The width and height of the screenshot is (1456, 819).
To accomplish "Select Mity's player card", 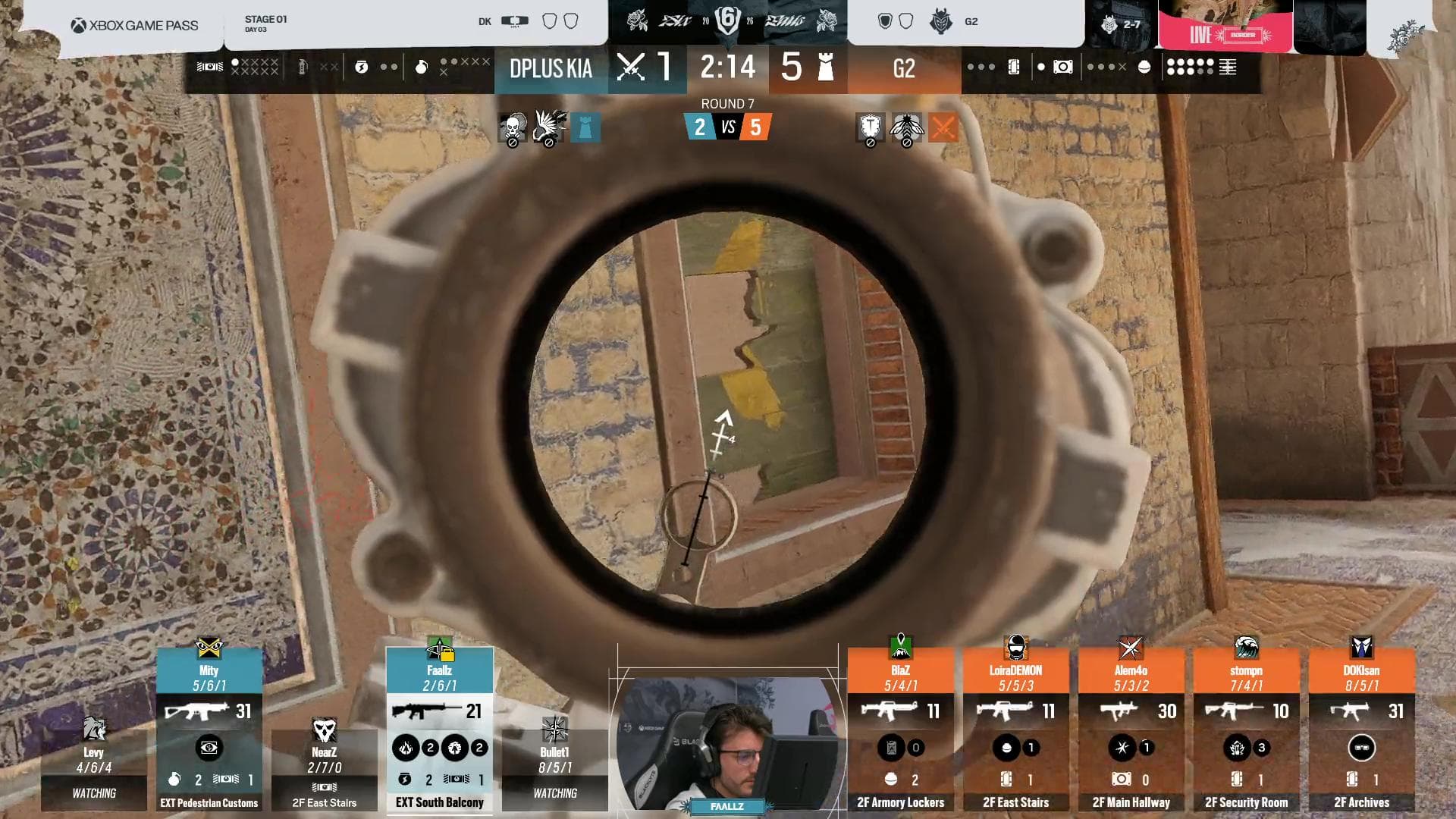I will coord(209,730).
